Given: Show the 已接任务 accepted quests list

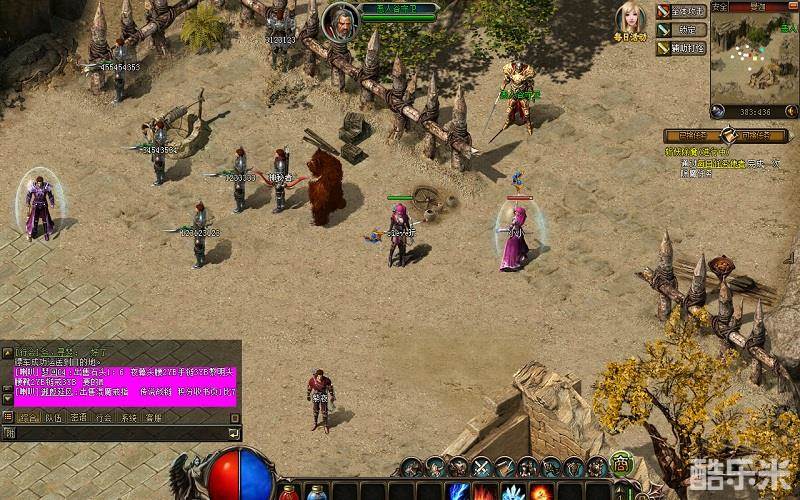Looking at the screenshot, I should point(692,135).
